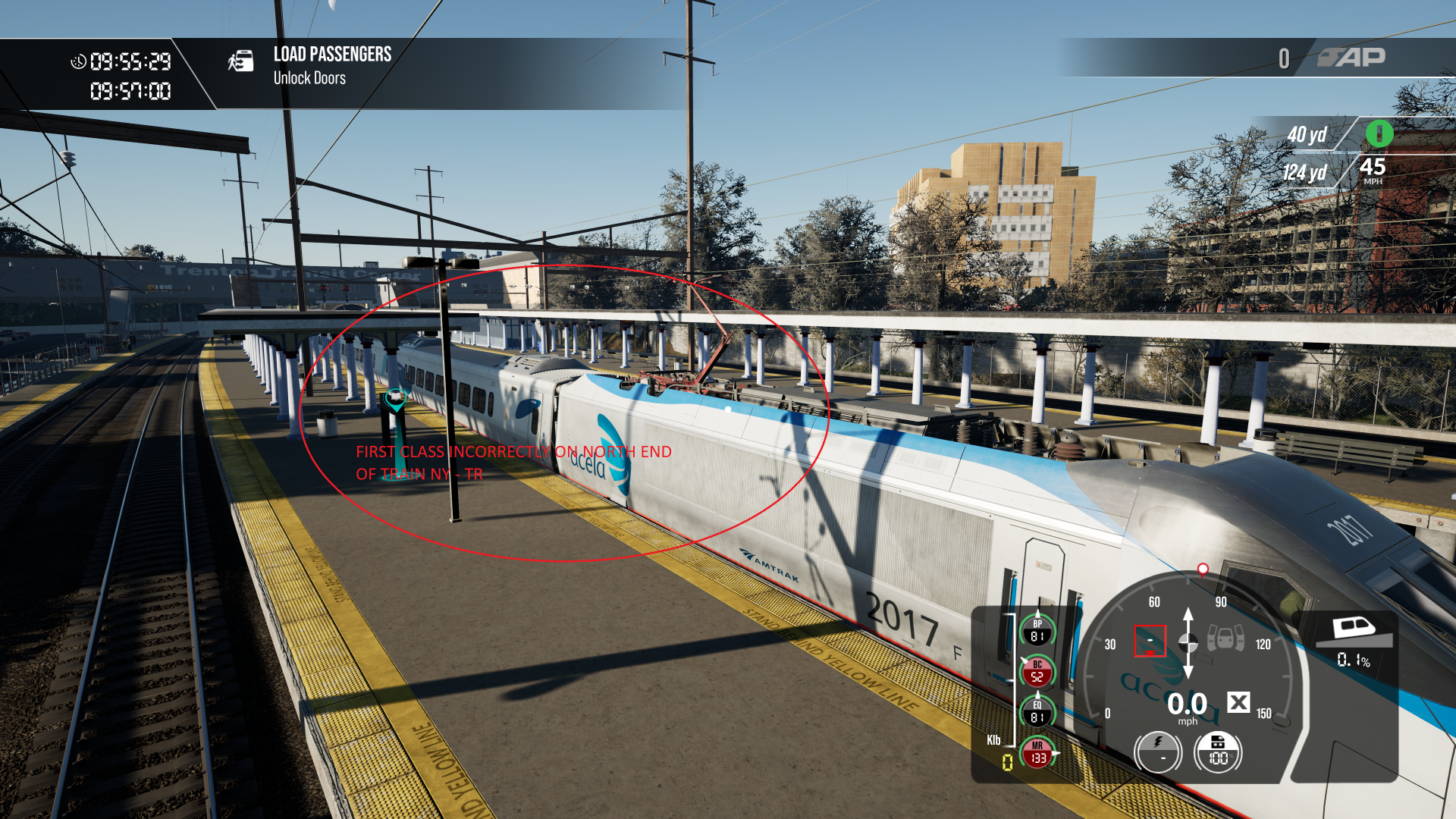Select the red-framed pantograph indicator

[1150, 641]
